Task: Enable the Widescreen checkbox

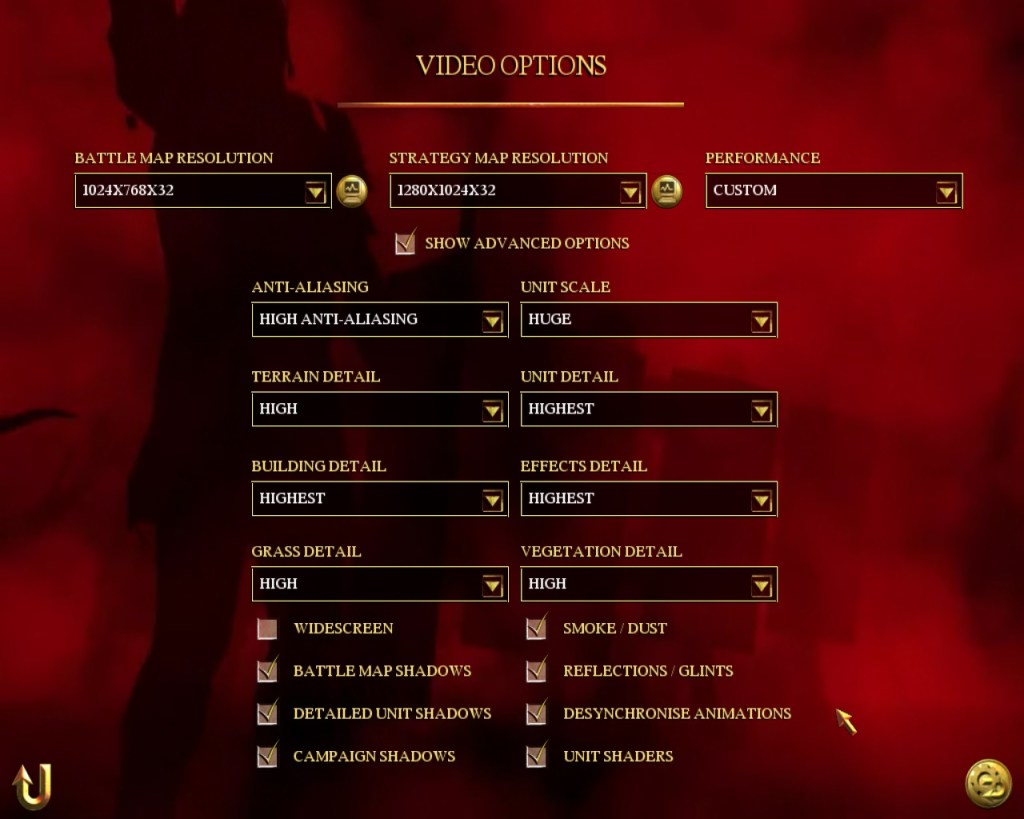Action: (267, 629)
